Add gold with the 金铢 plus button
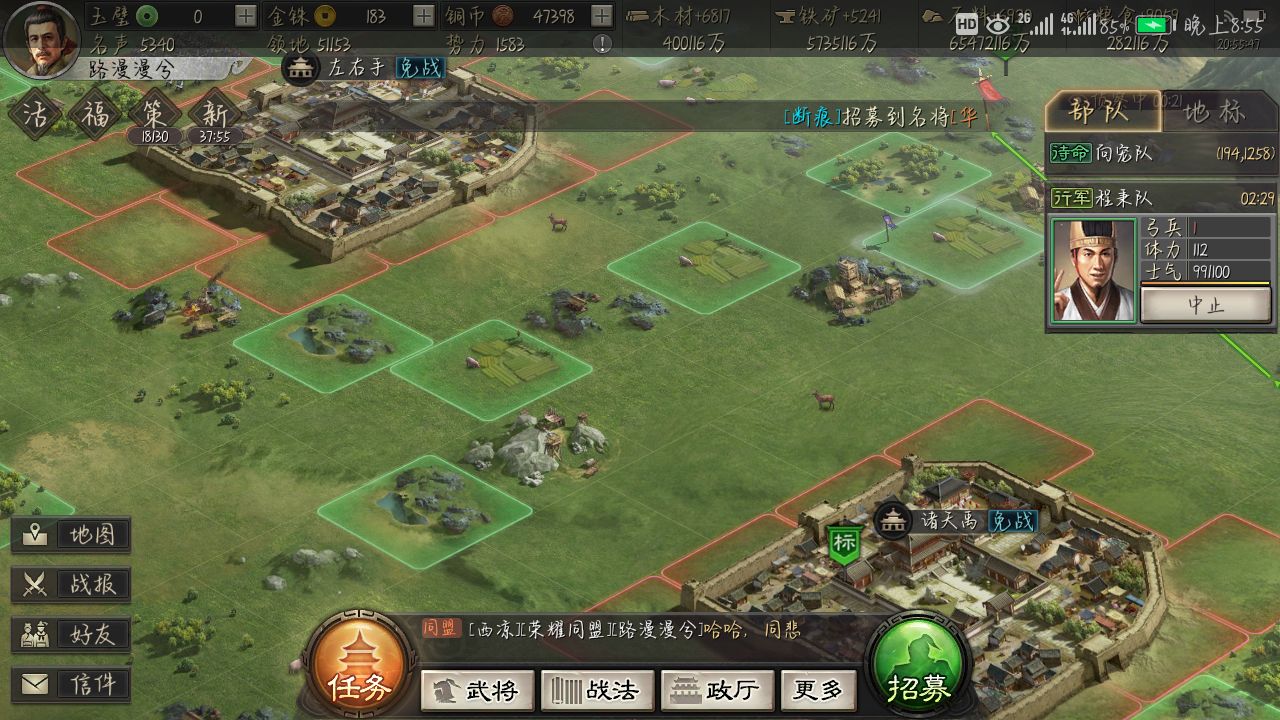This screenshot has height=720, width=1280. coord(423,16)
